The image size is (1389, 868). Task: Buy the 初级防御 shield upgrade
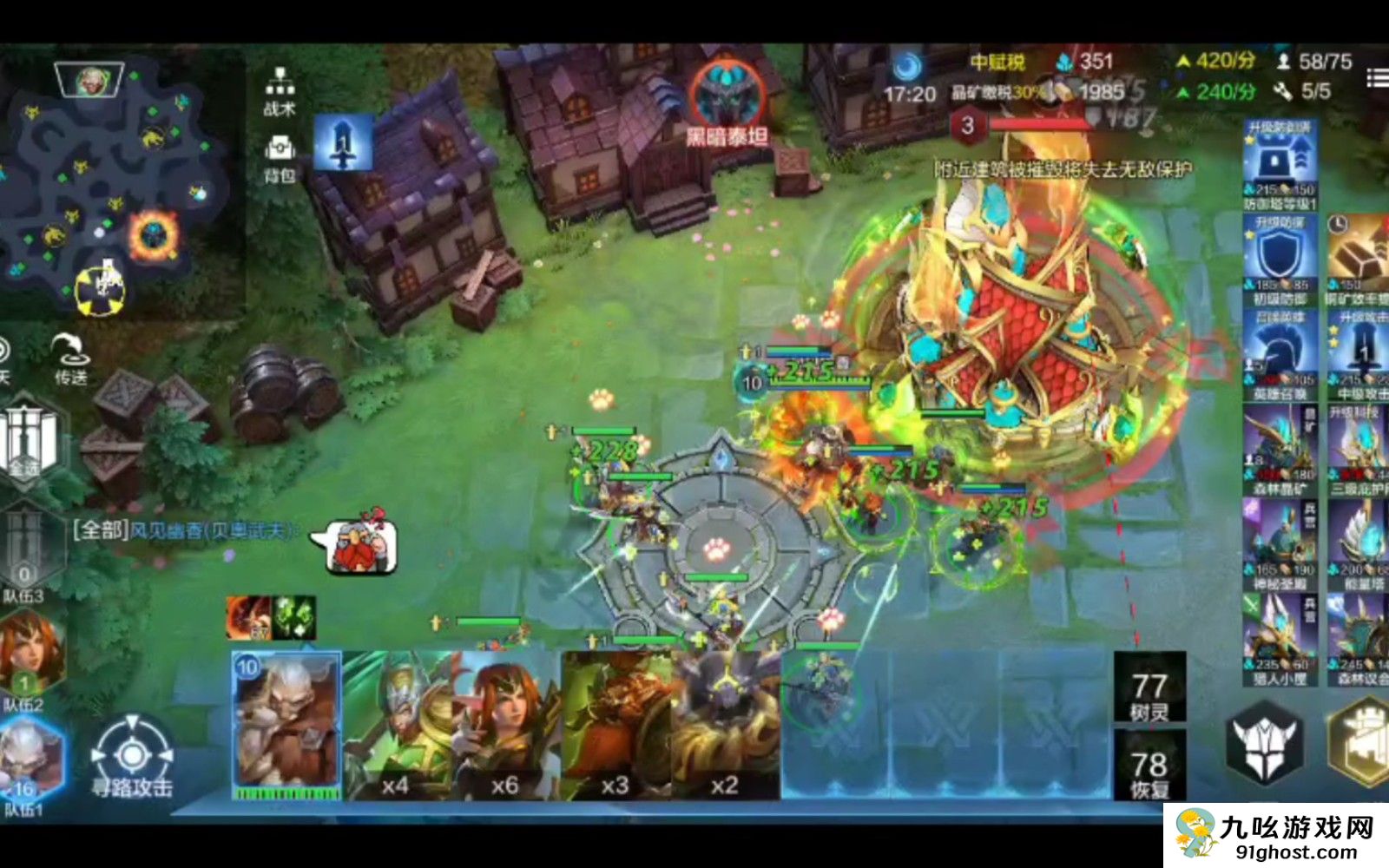point(1280,259)
